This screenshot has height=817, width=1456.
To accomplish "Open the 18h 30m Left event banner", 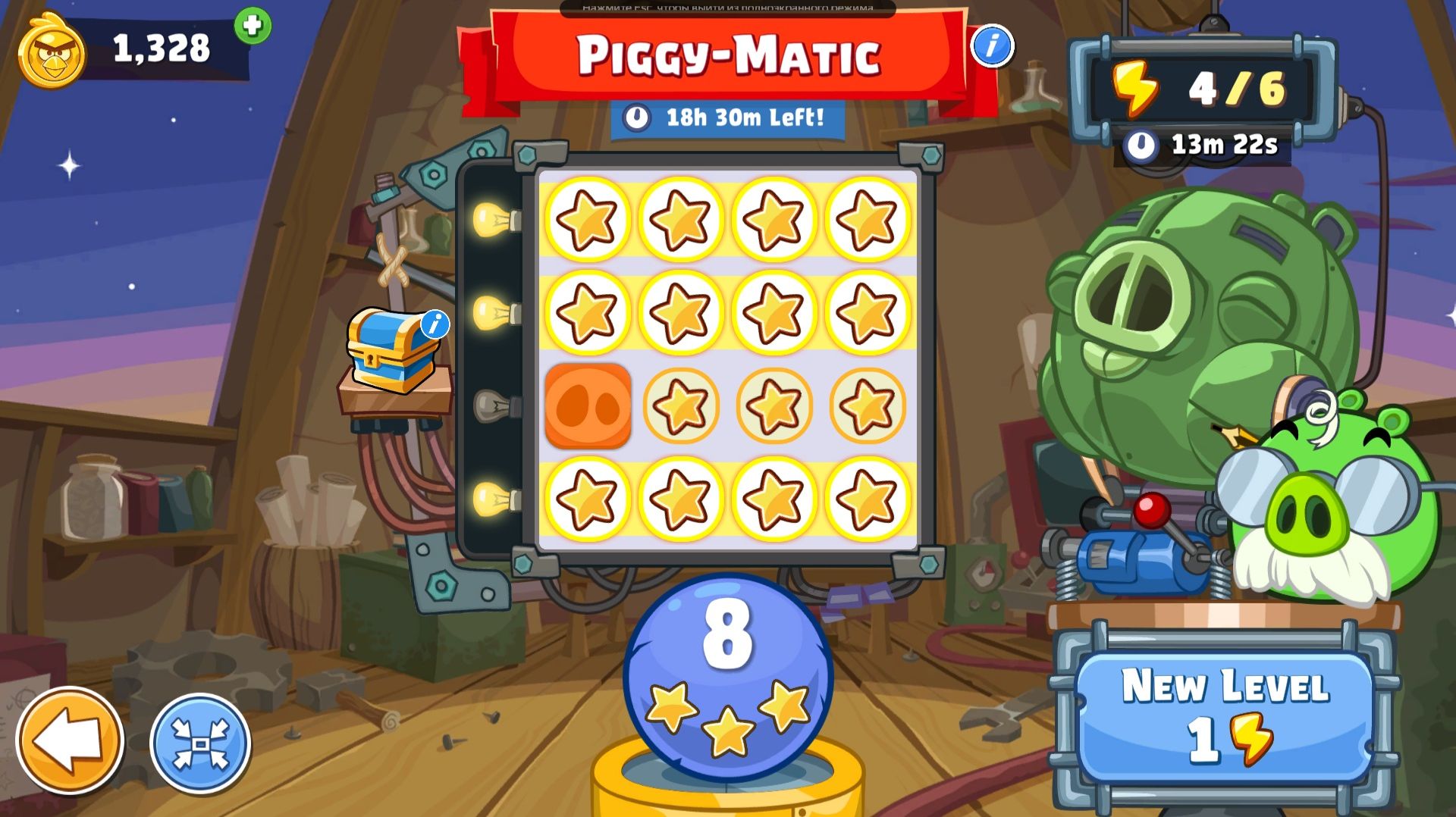I will click(x=728, y=118).
